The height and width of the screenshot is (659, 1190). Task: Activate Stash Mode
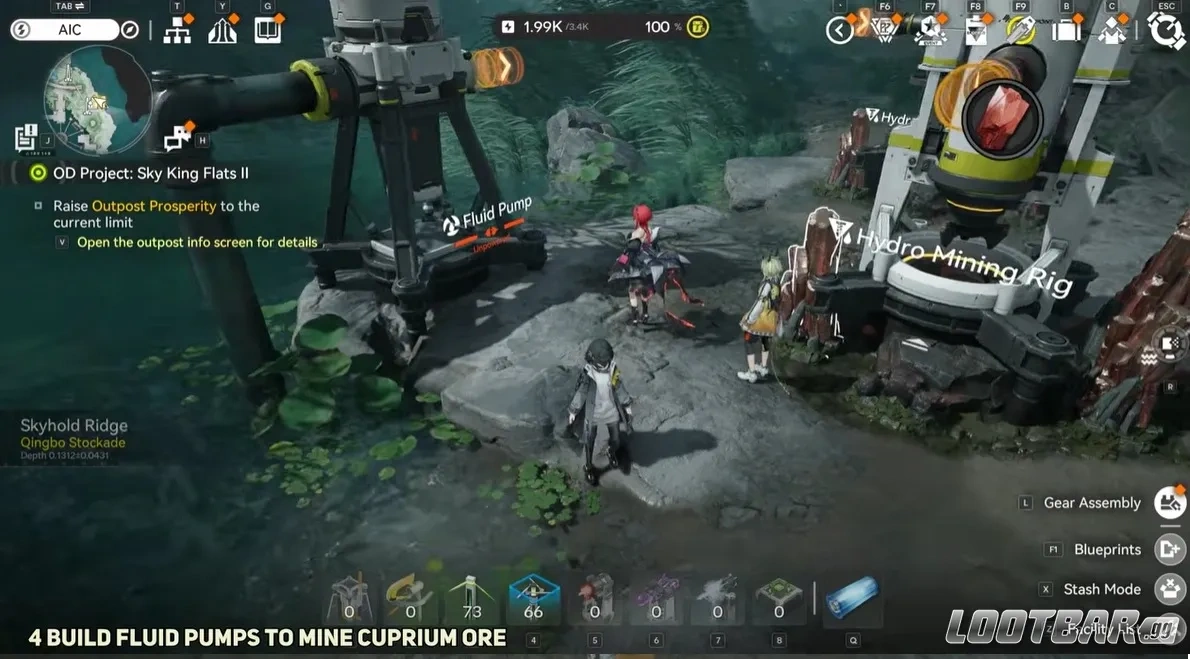(1170, 589)
